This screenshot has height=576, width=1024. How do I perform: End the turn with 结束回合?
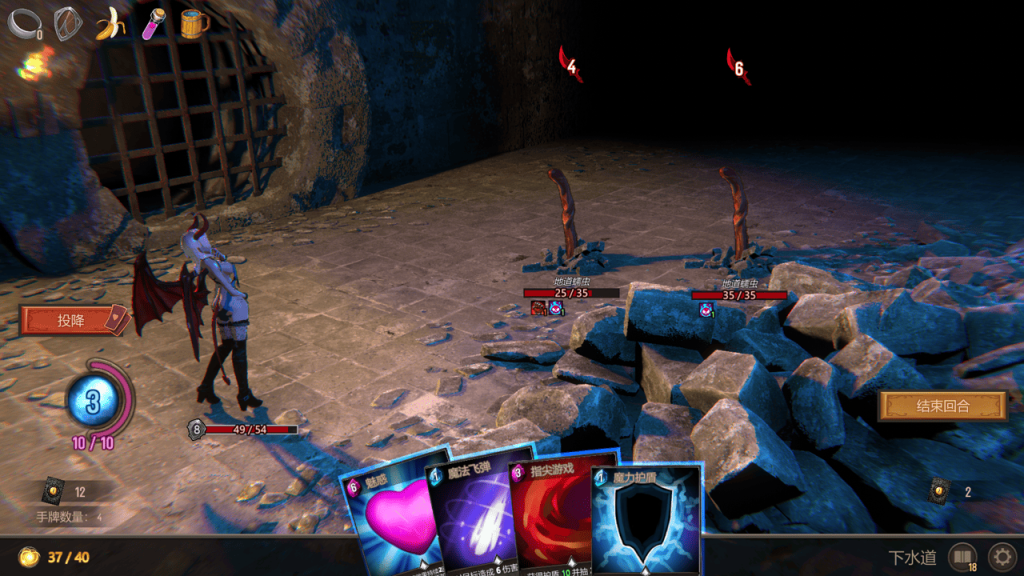[942, 406]
